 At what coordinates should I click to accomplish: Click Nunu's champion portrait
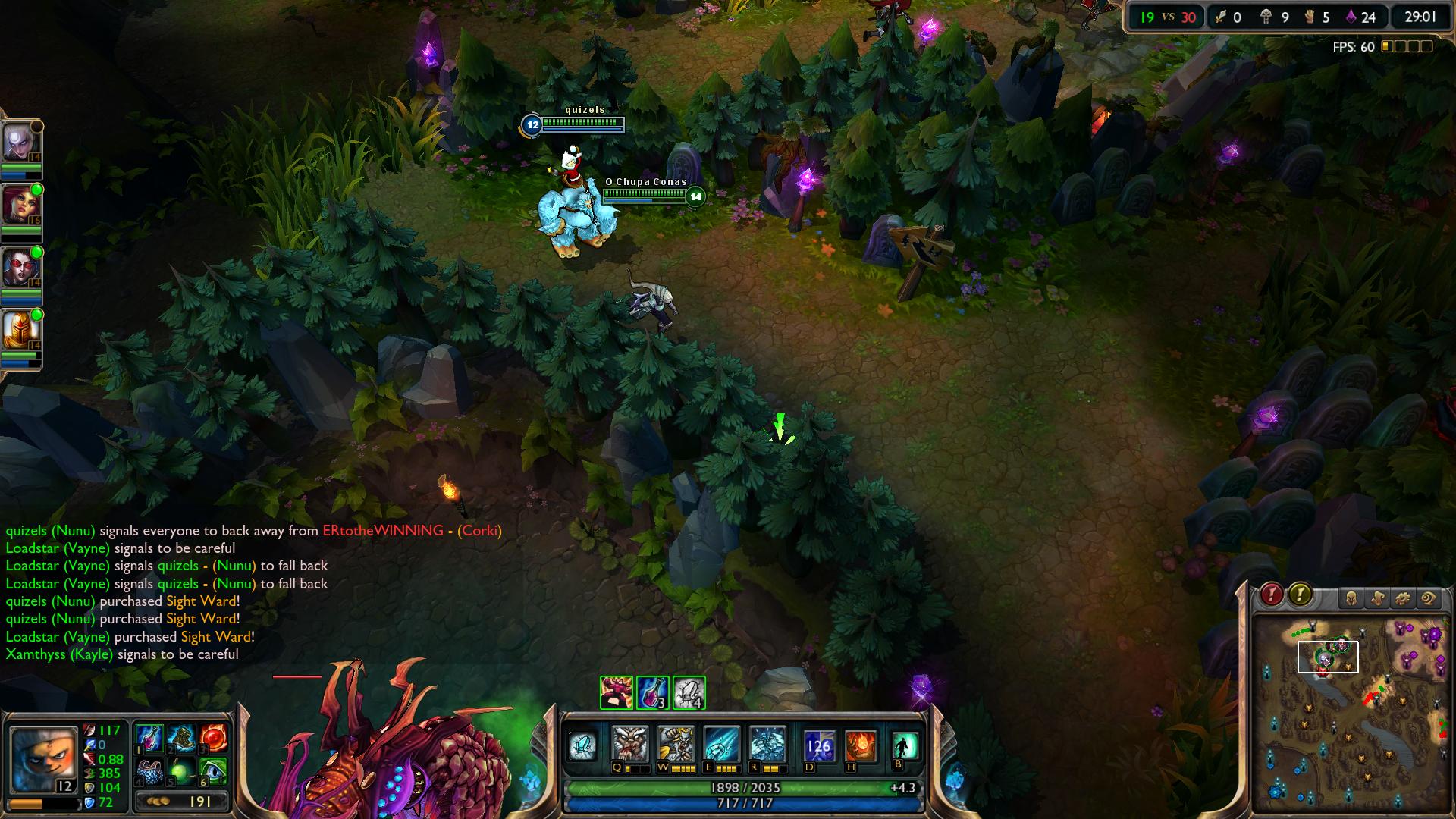pyautogui.click(x=43, y=759)
